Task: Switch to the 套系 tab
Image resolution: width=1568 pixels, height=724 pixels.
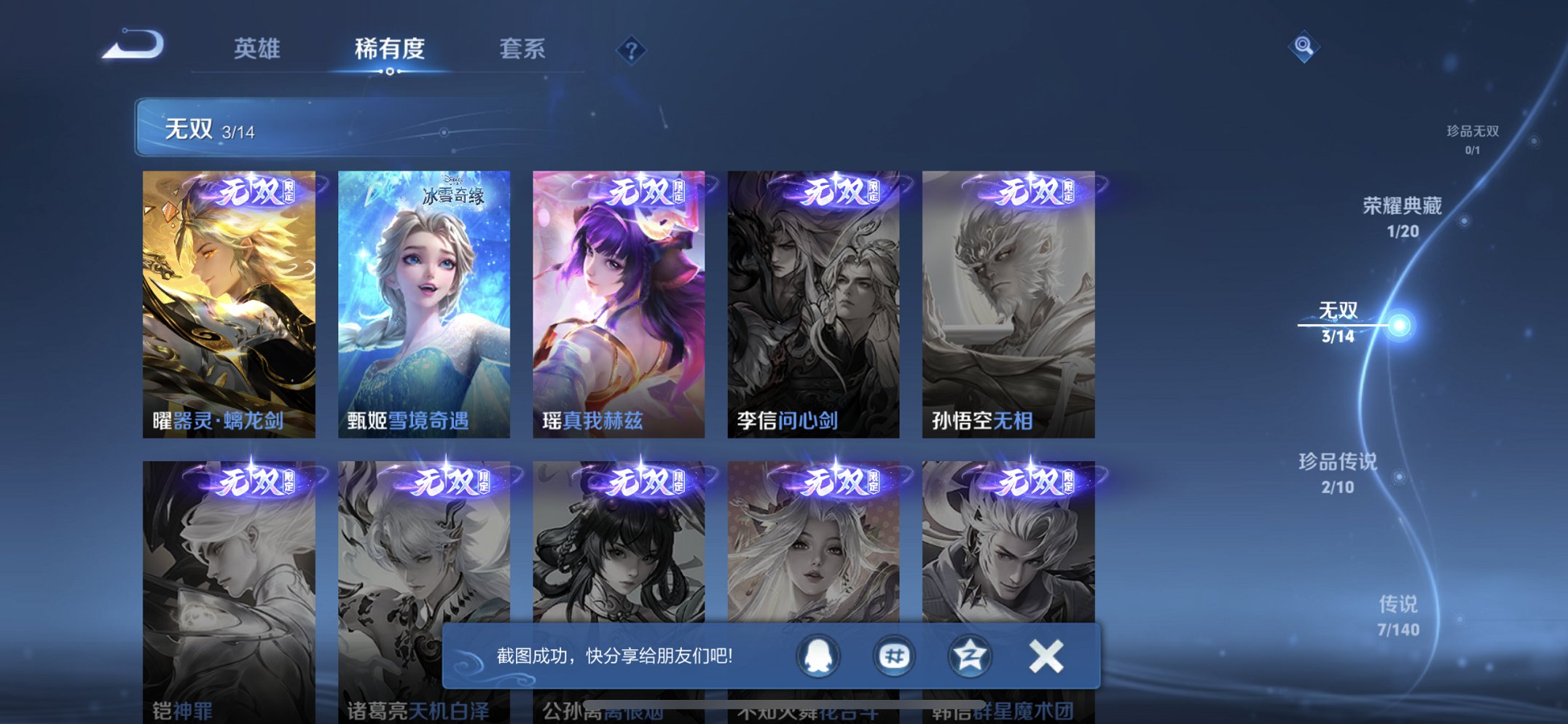Action: tap(523, 50)
